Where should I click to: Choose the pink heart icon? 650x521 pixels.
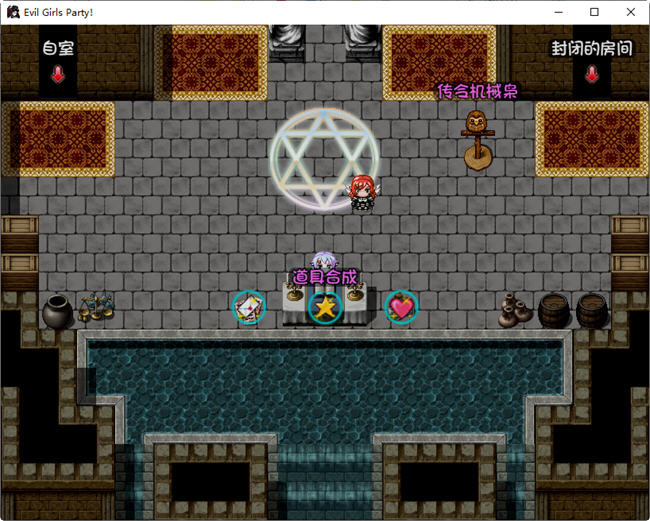point(401,307)
